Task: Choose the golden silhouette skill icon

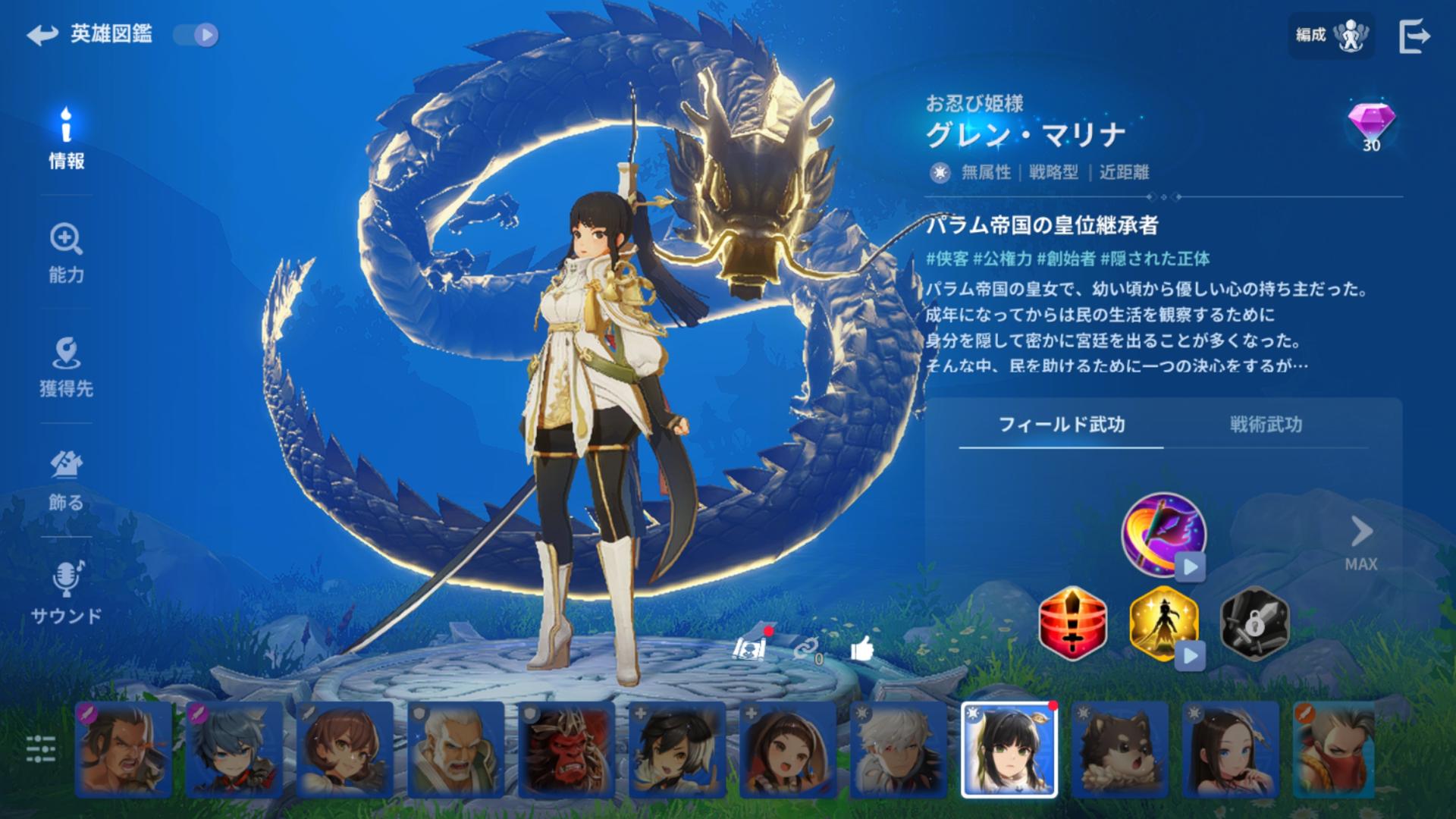Action: [1163, 623]
